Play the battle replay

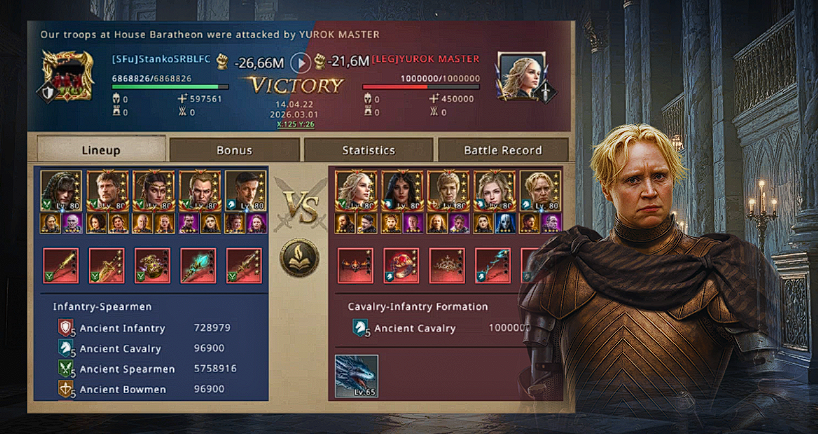tap(300, 62)
